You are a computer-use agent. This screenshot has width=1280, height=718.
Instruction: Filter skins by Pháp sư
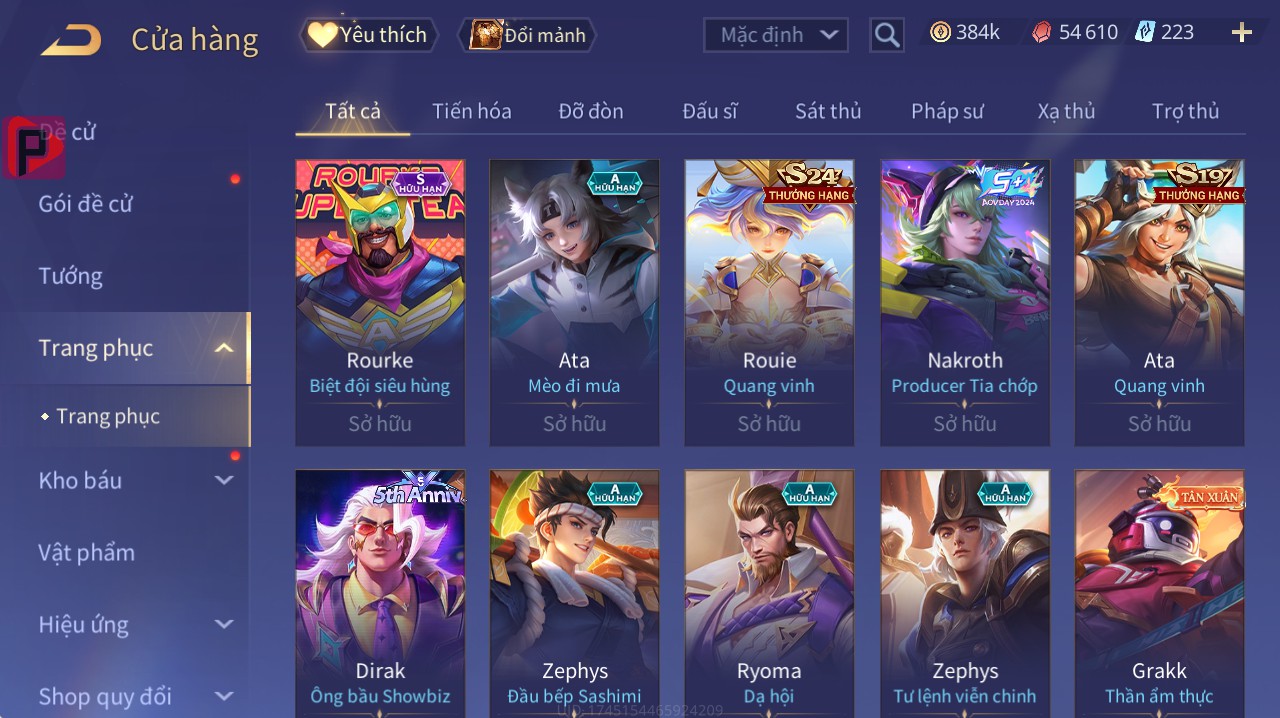click(947, 111)
